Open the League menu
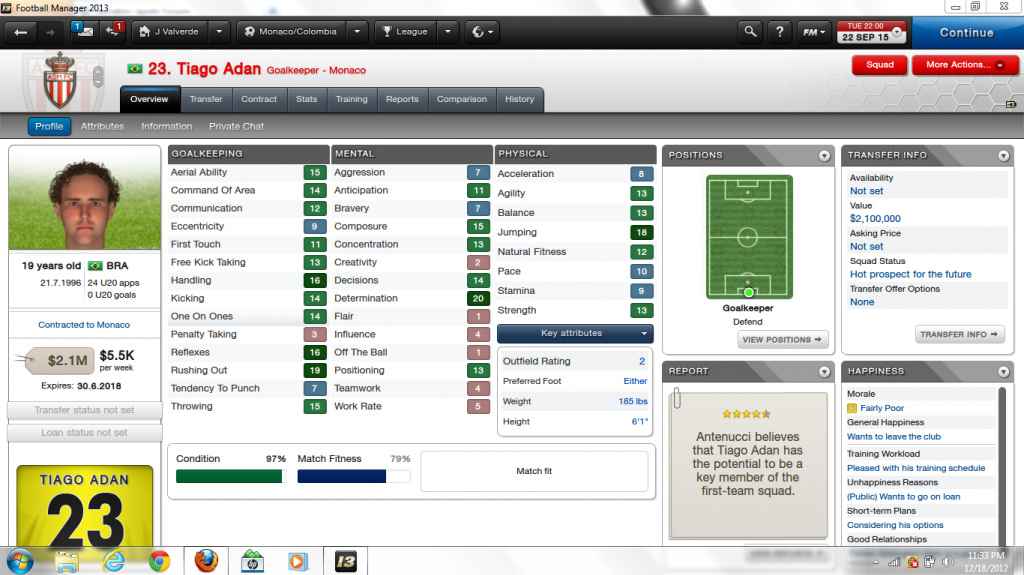This screenshot has height=575, width=1024. point(405,32)
